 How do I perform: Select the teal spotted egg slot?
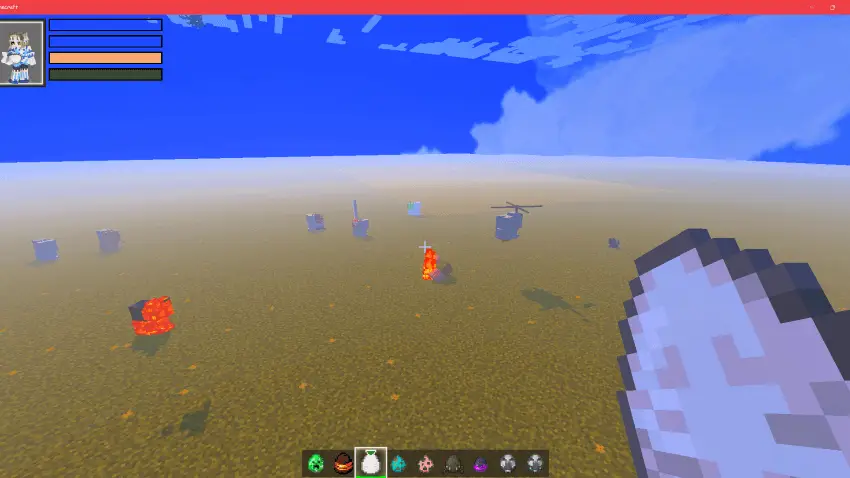398,463
